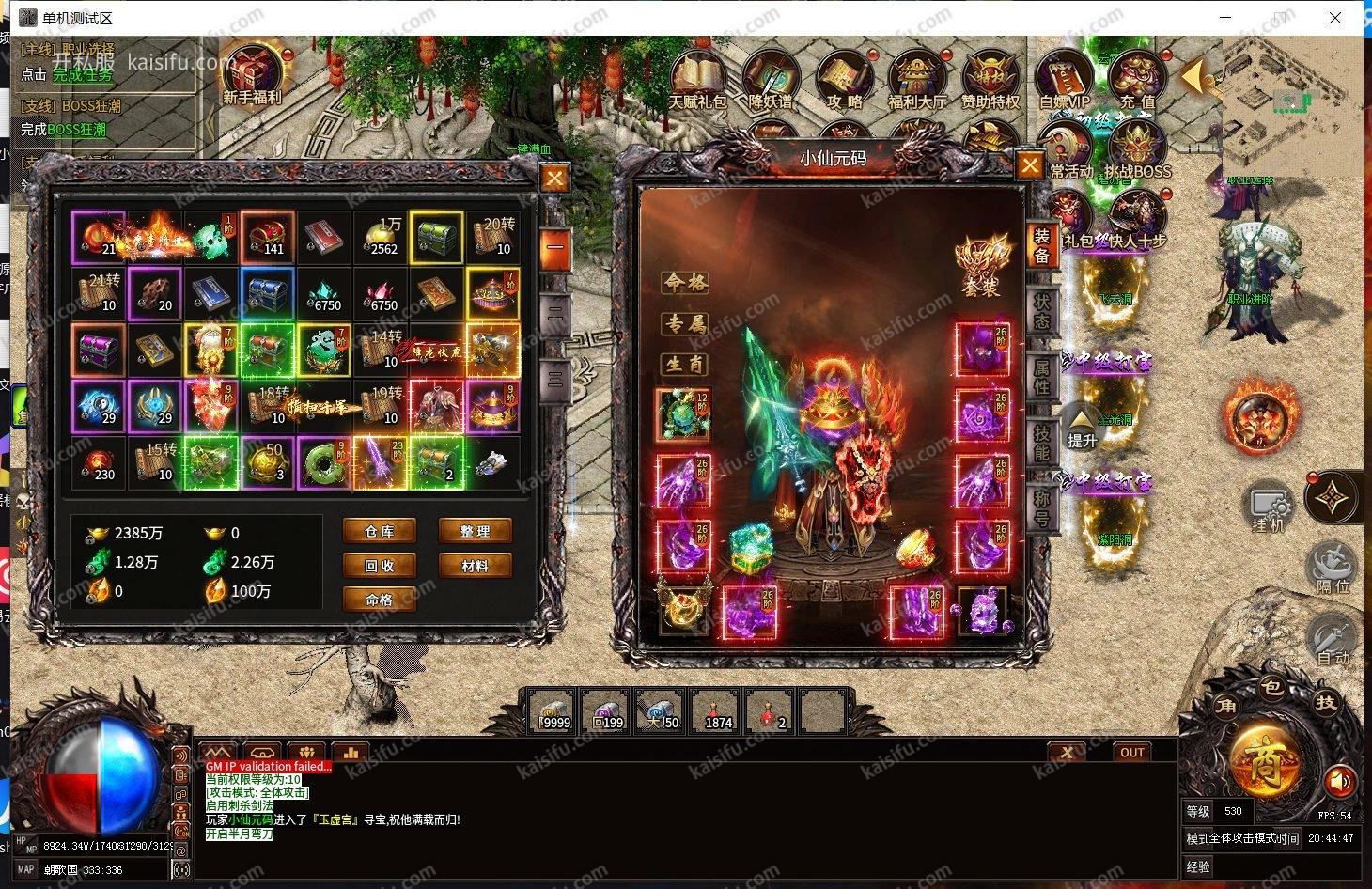Open the 技能 skills tab
The width and height of the screenshot is (1372, 889).
[1042, 440]
